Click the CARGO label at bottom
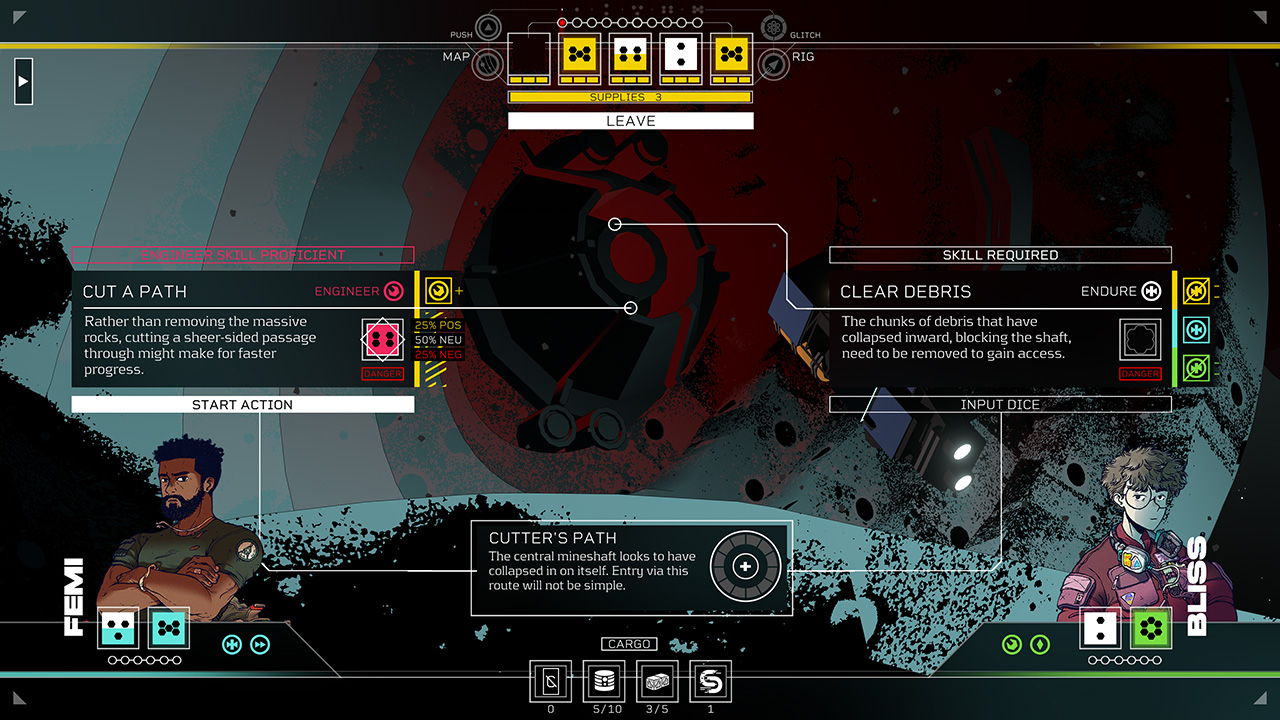This screenshot has width=1280, height=720. pyautogui.click(x=629, y=644)
